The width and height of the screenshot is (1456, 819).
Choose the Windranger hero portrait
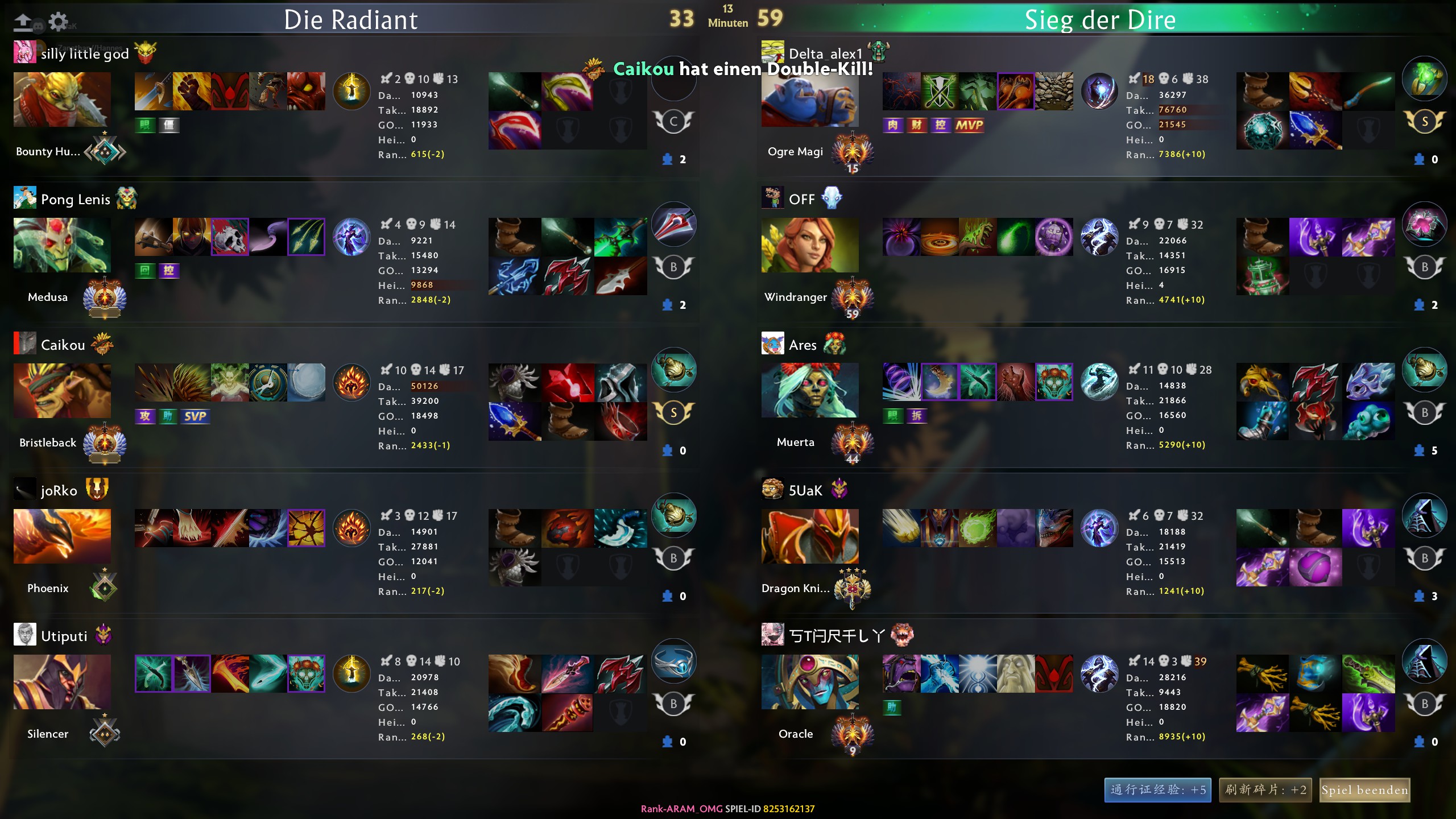(x=810, y=245)
